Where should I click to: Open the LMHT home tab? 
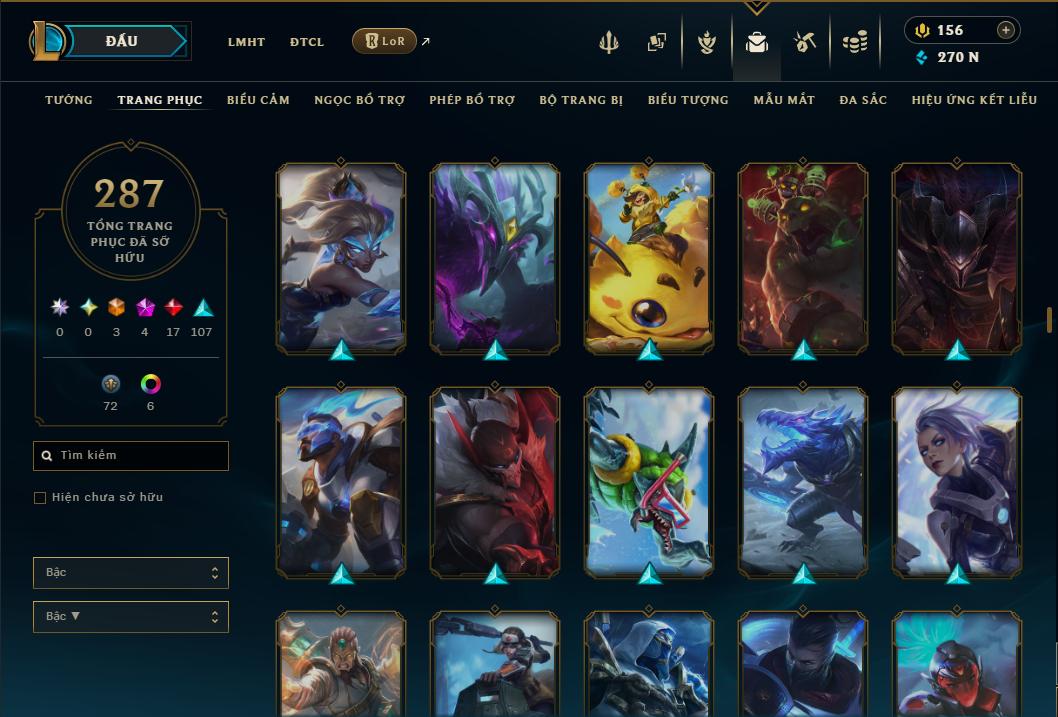click(246, 42)
